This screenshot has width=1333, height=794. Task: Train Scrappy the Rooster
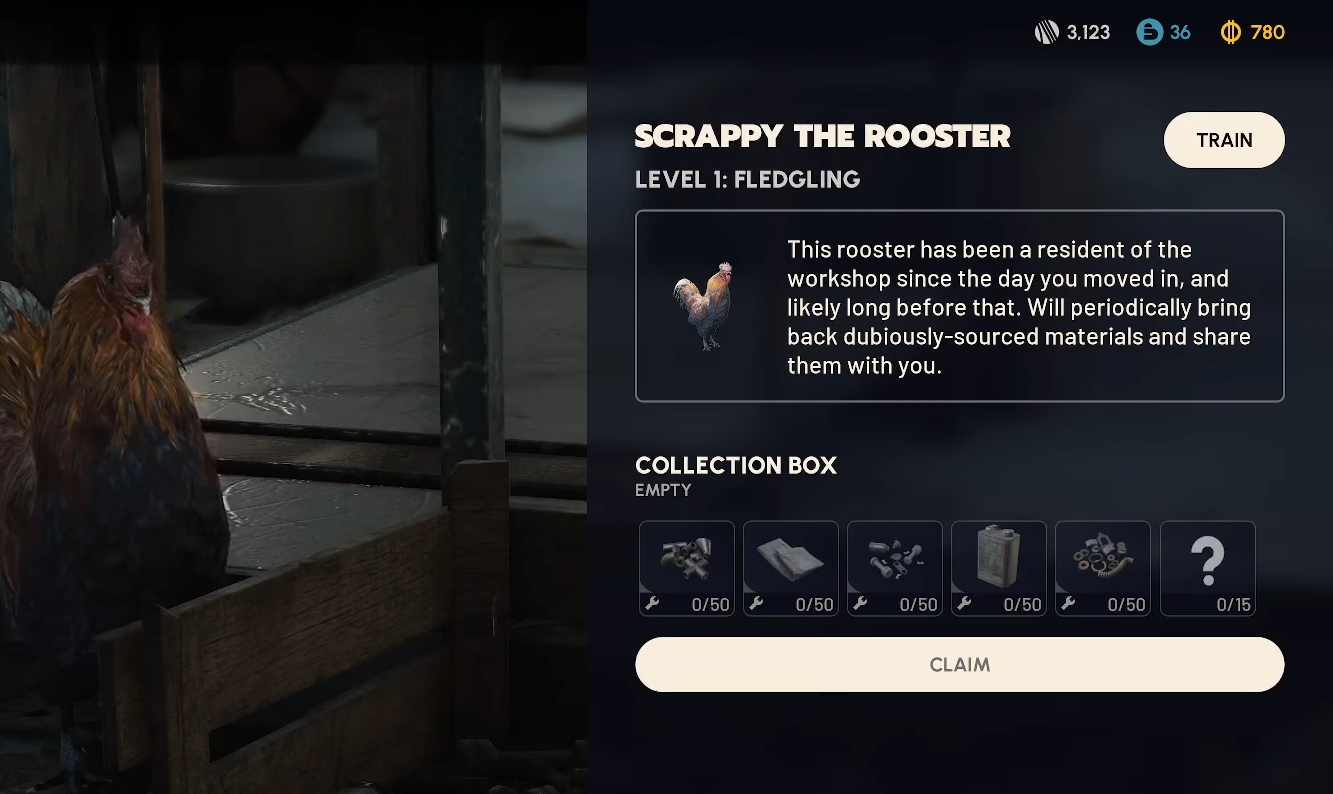[x=1224, y=140]
